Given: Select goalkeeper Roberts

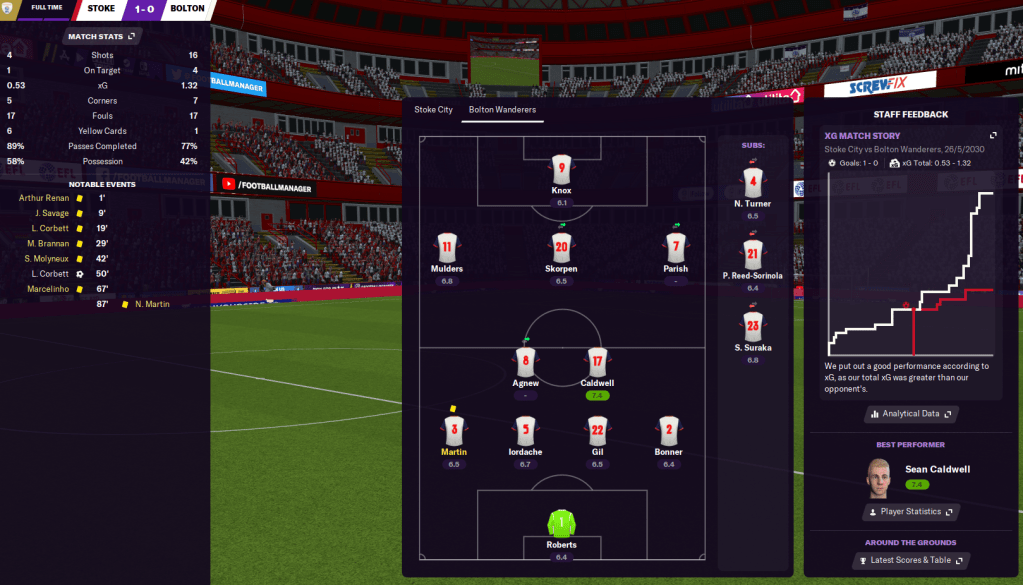Looking at the screenshot, I should (x=562, y=524).
